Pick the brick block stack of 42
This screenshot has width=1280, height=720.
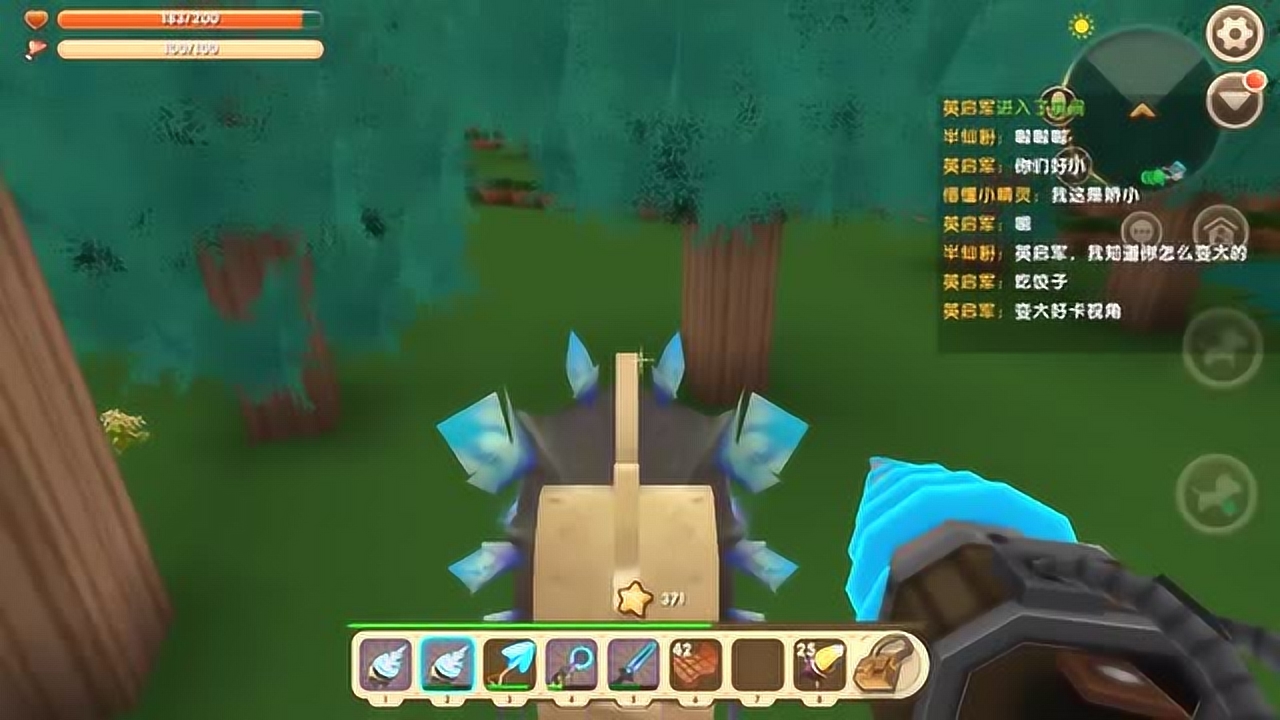pos(695,664)
